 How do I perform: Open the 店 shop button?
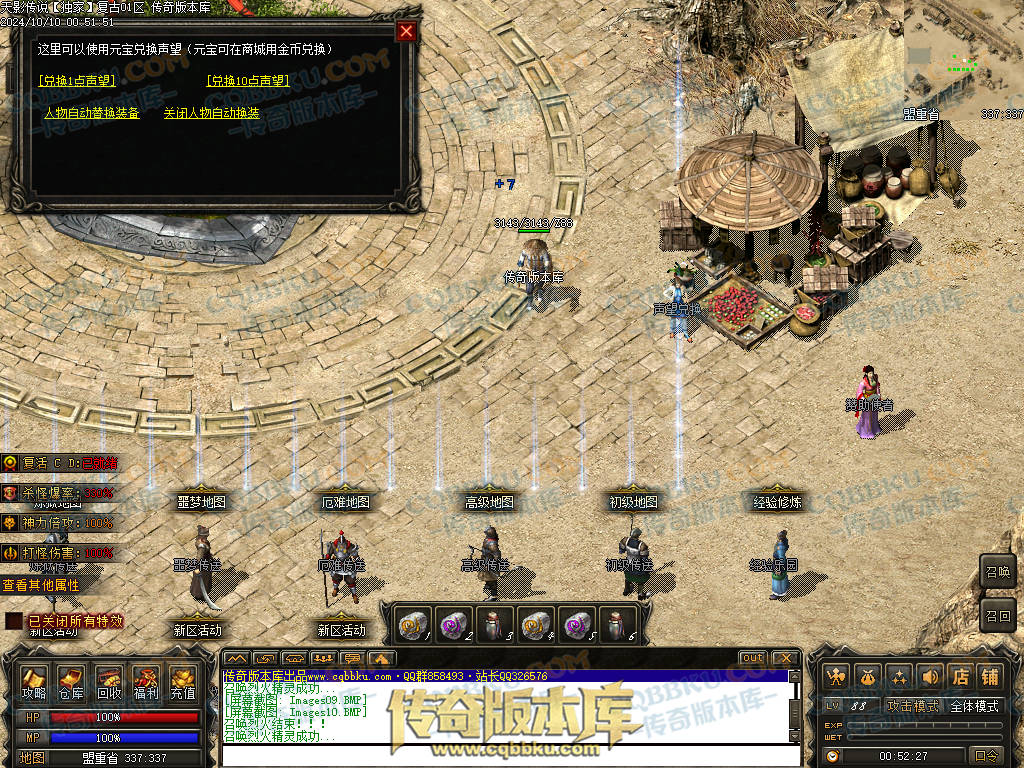(960, 678)
